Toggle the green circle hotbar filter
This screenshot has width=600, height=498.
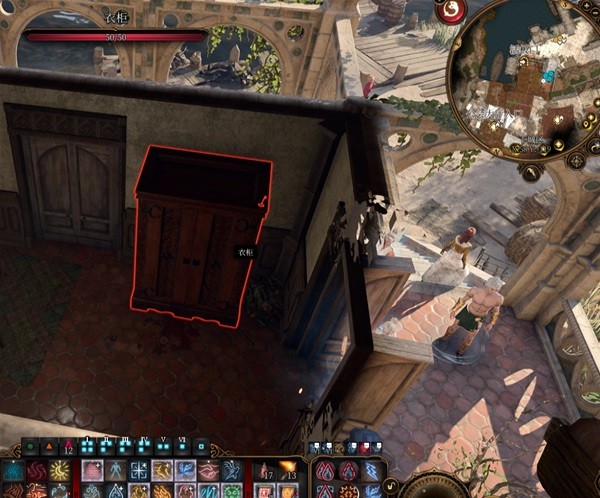pos(30,447)
